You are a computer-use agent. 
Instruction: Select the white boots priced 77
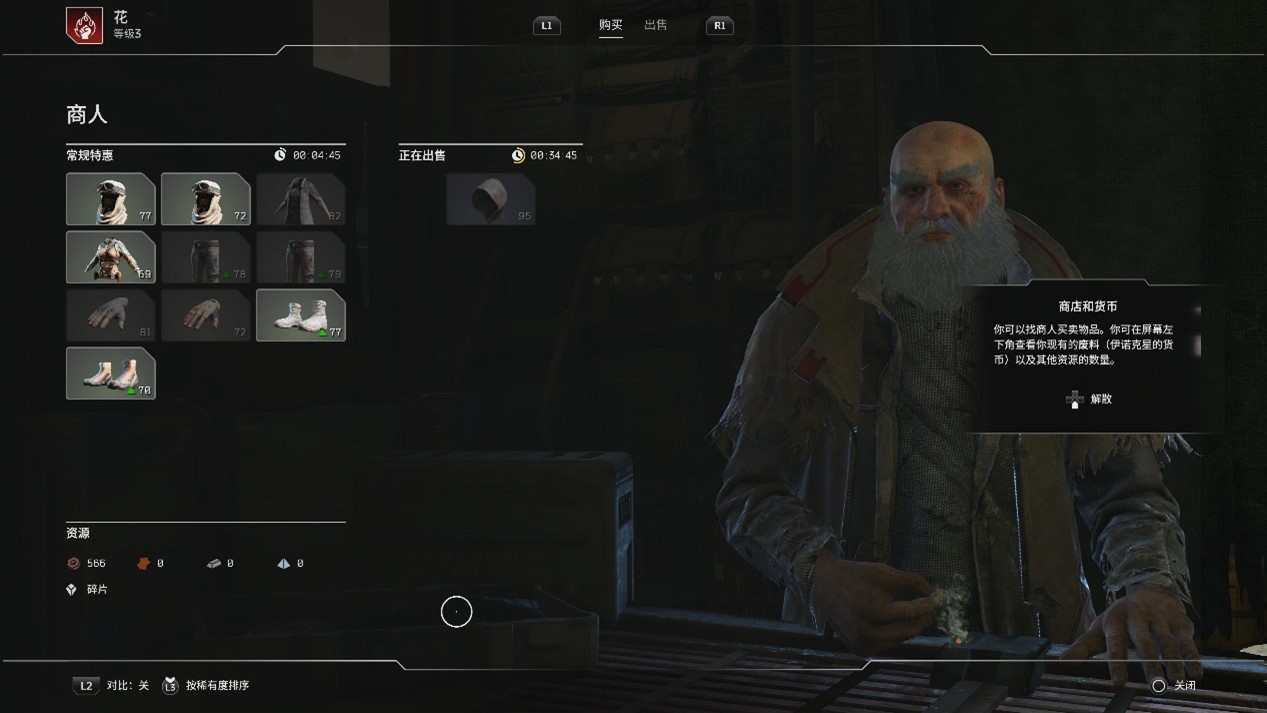tap(300, 315)
